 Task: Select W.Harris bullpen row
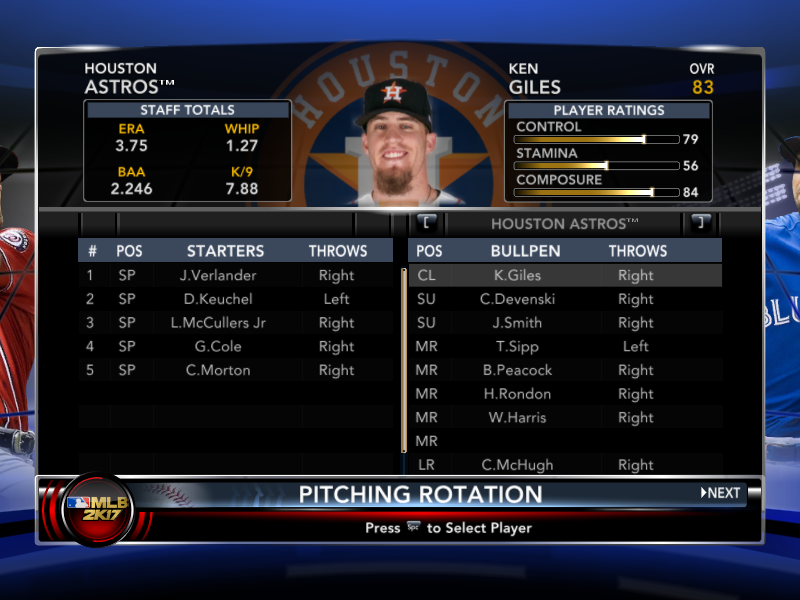coord(525,418)
